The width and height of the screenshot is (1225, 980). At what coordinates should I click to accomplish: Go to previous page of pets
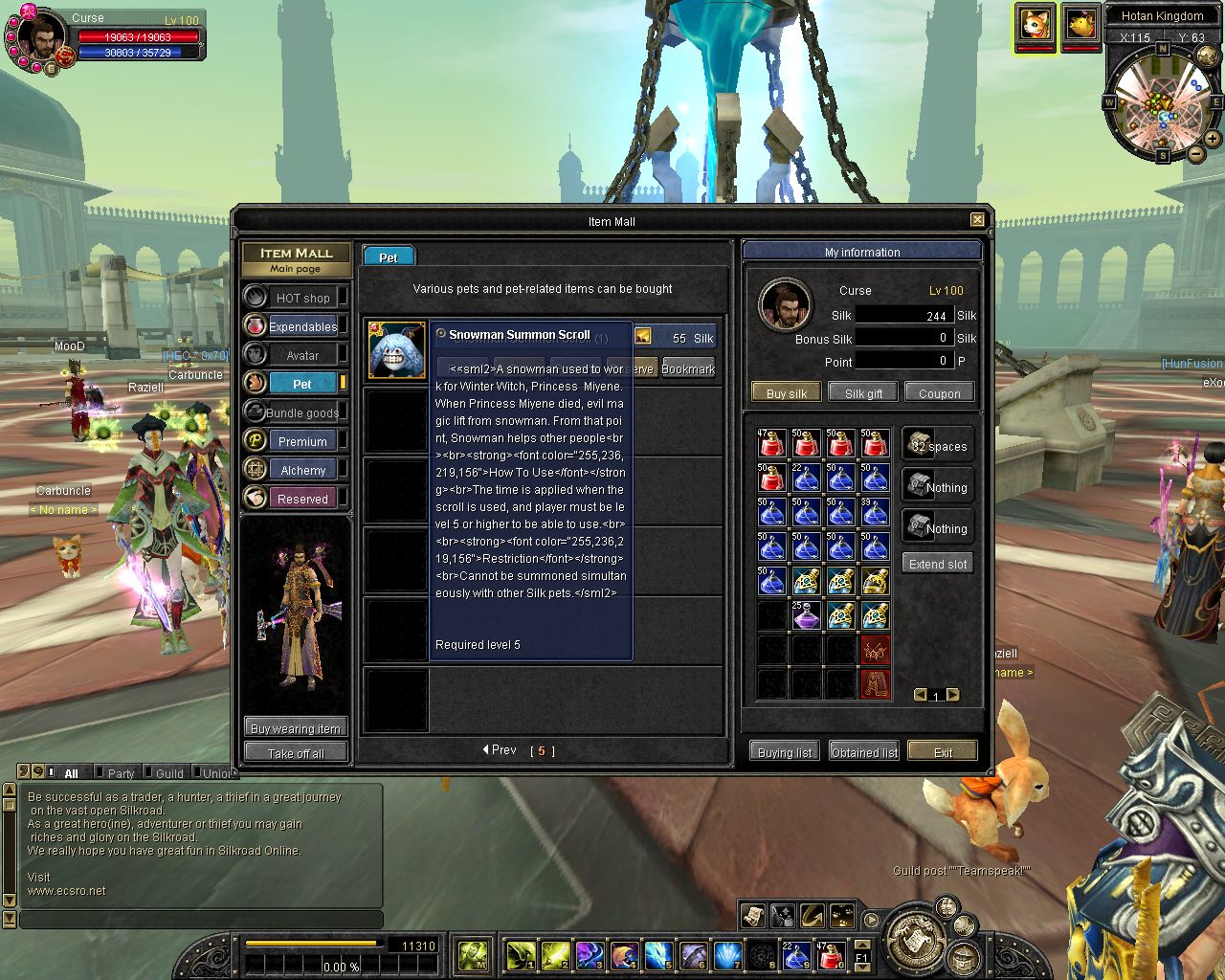coord(500,750)
